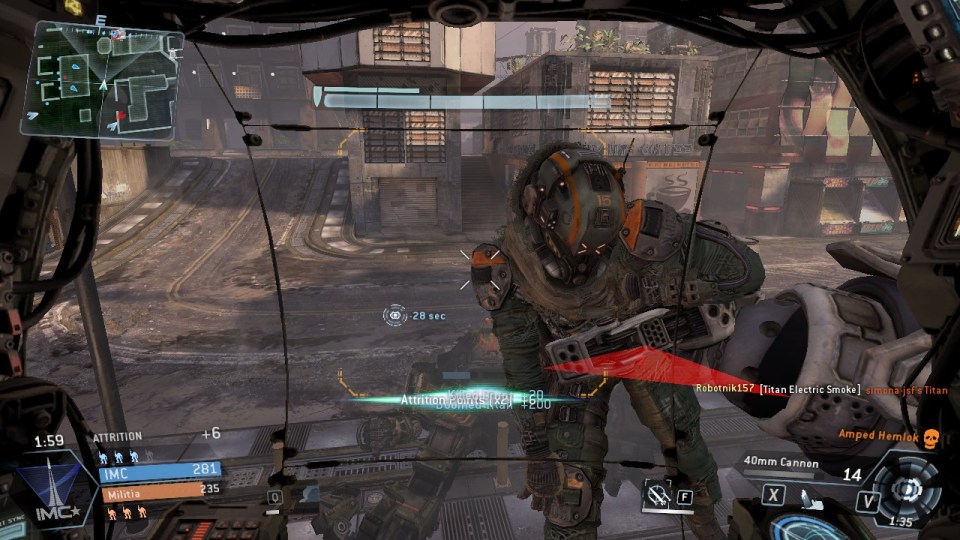Click the eye icon beside the 28 sec countdown
The height and width of the screenshot is (540, 960).
click(x=394, y=315)
